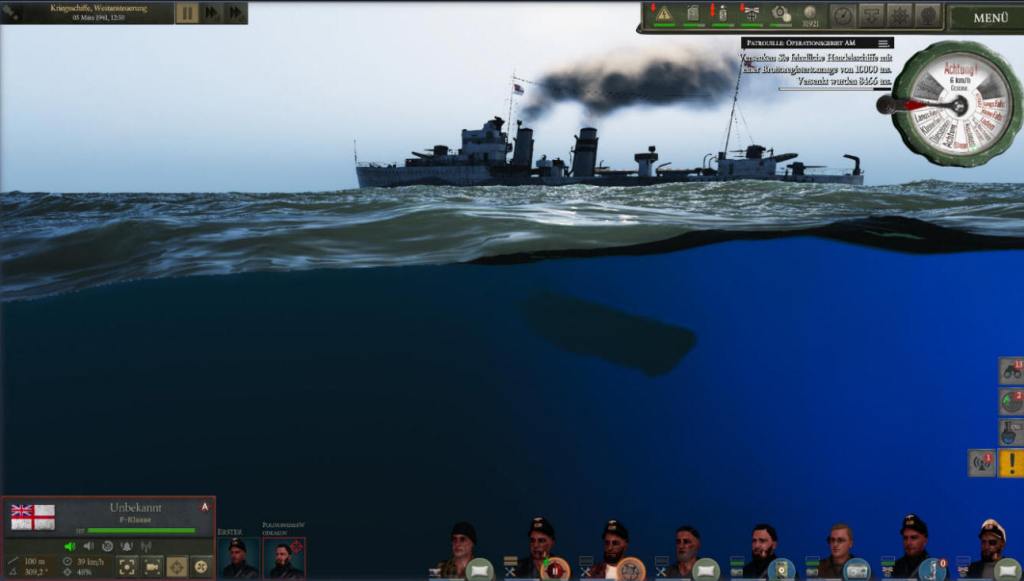The width and height of the screenshot is (1024, 581).
Task: Open the compass navigation panel
Action: pos(843,16)
